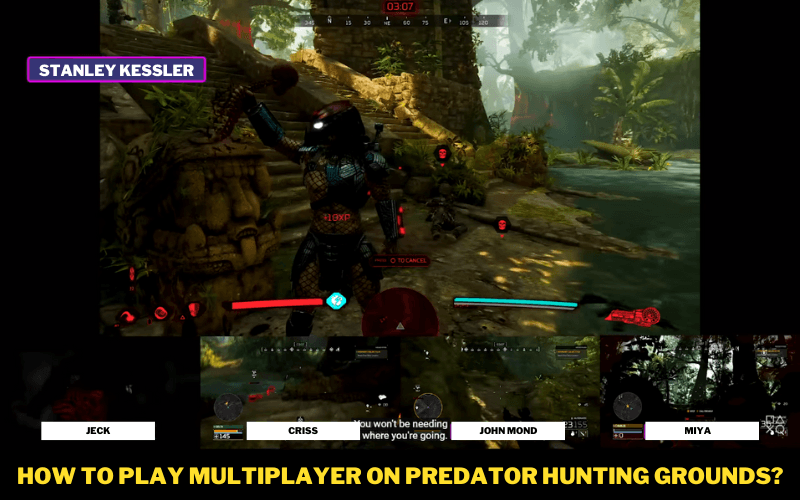Image resolution: width=800 pixels, height=500 pixels.
Task: Click the minimap in John Mond's feed
Action: pyautogui.click(x=428, y=407)
